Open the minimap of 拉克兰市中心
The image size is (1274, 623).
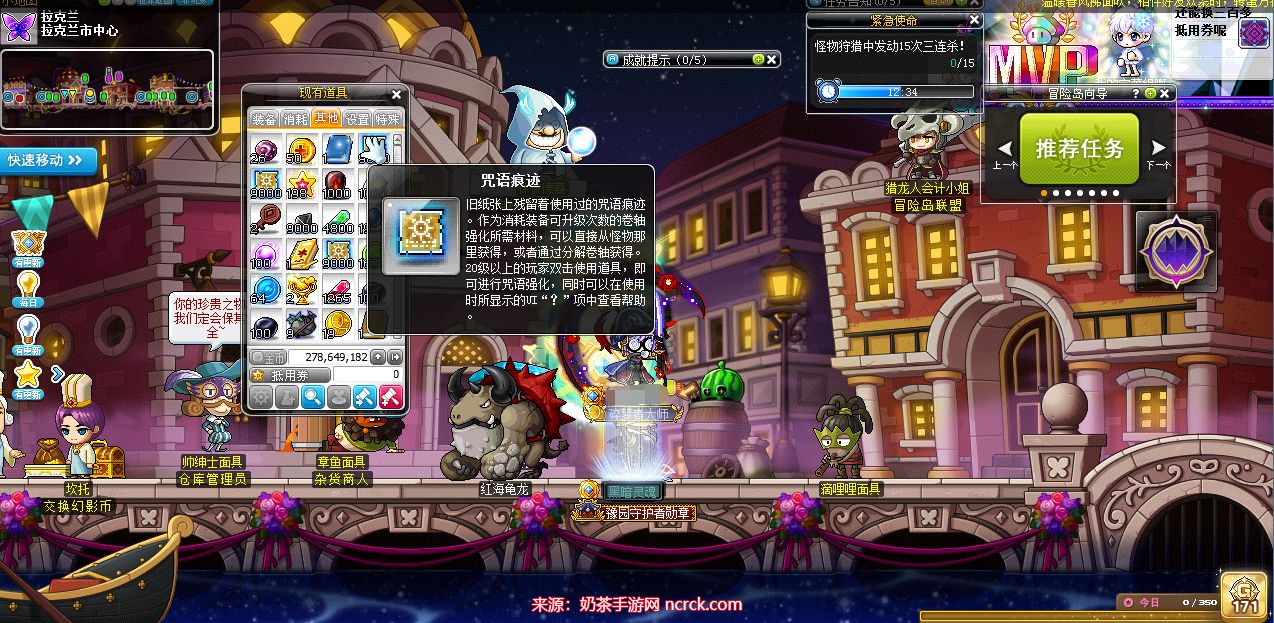(x=108, y=92)
